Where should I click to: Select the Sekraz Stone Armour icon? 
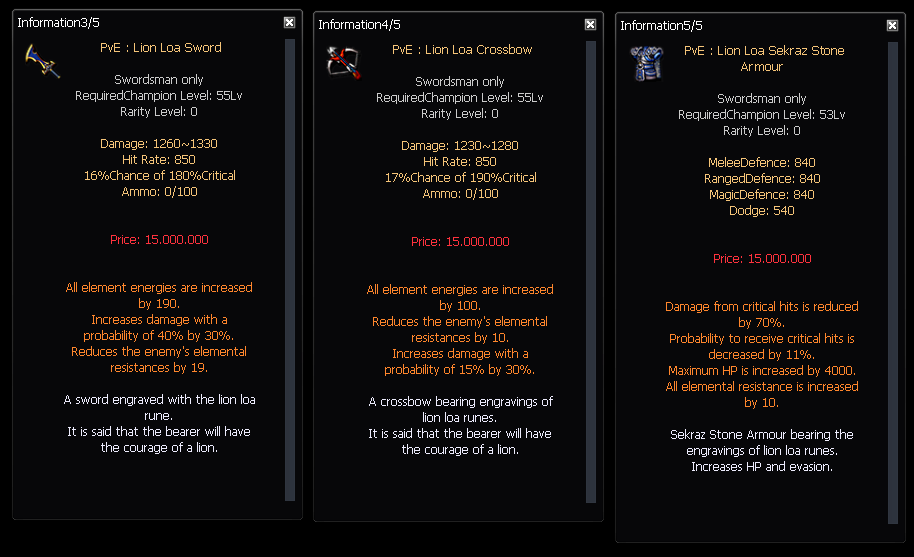[646, 63]
